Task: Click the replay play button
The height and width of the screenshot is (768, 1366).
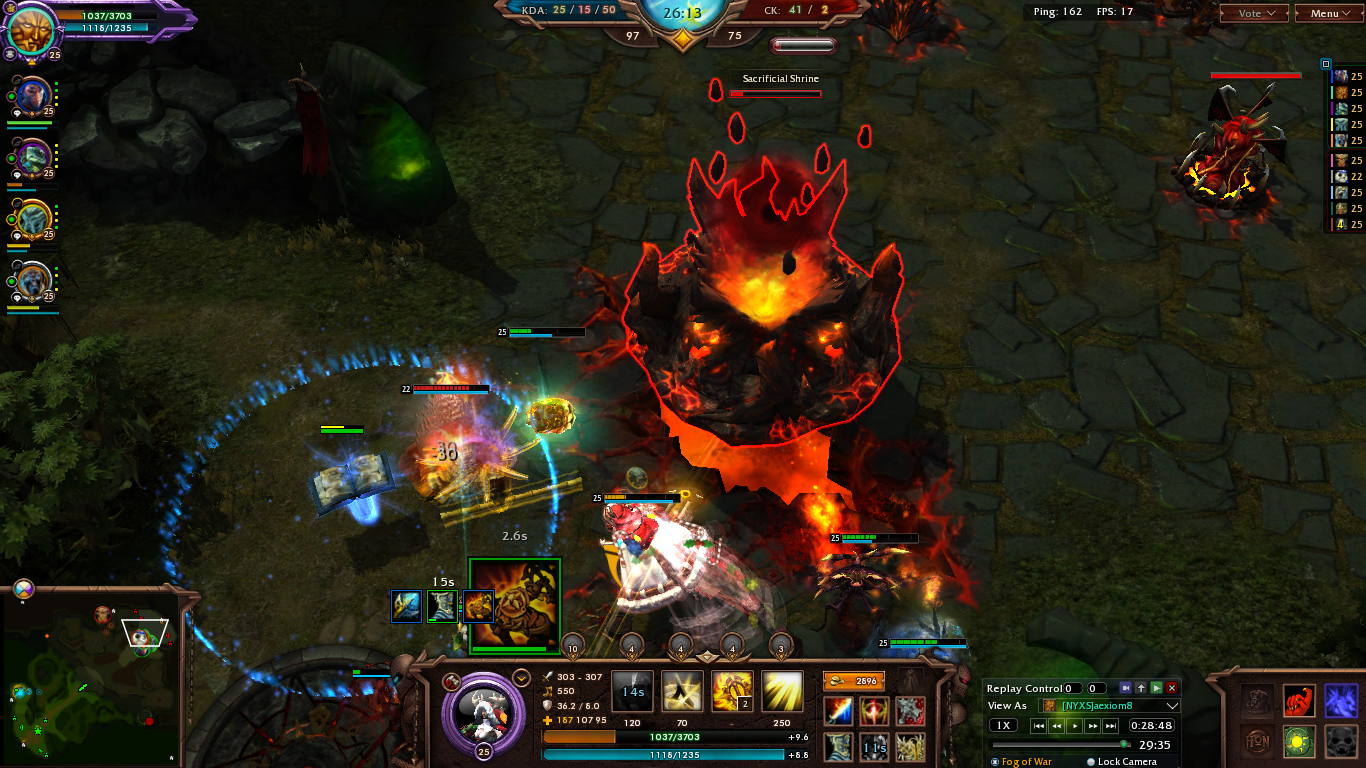Action: [x=1075, y=726]
